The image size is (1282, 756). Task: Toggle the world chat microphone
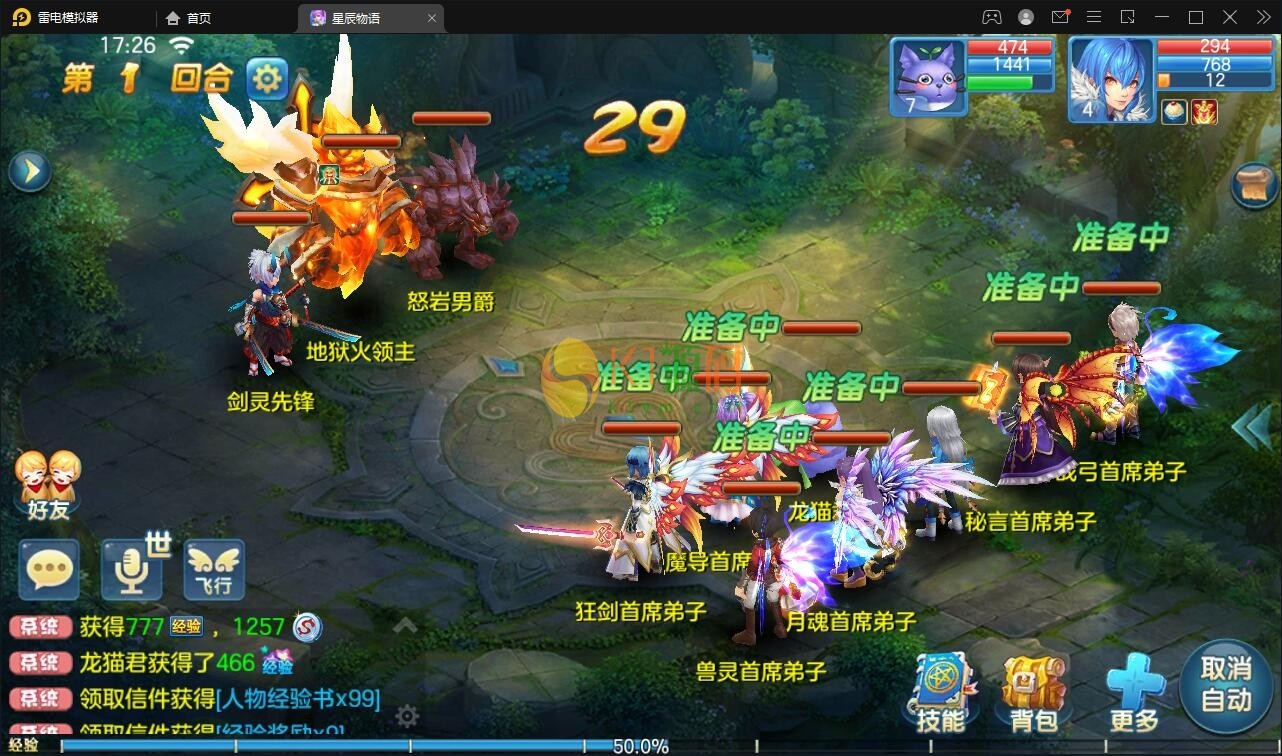(130, 570)
